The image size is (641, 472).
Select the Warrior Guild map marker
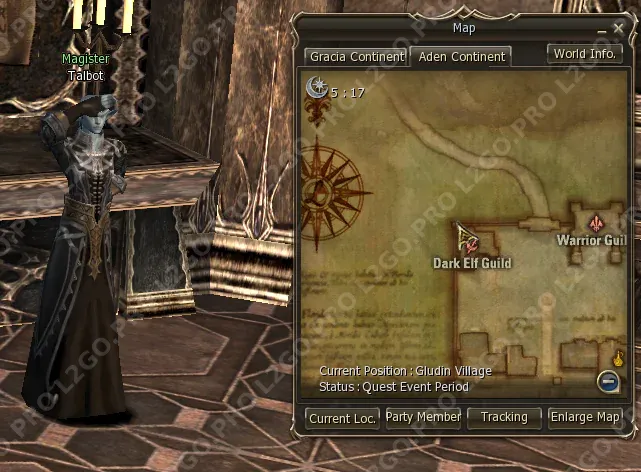coord(598,222)
